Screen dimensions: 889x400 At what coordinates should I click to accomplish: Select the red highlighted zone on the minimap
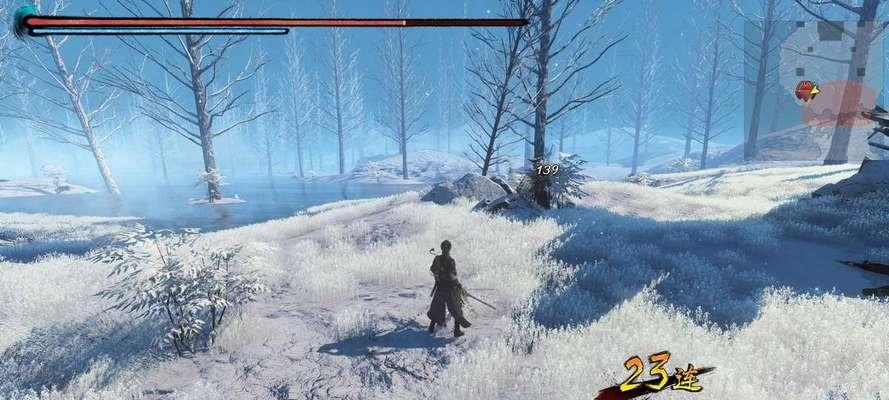click(842, 101)
